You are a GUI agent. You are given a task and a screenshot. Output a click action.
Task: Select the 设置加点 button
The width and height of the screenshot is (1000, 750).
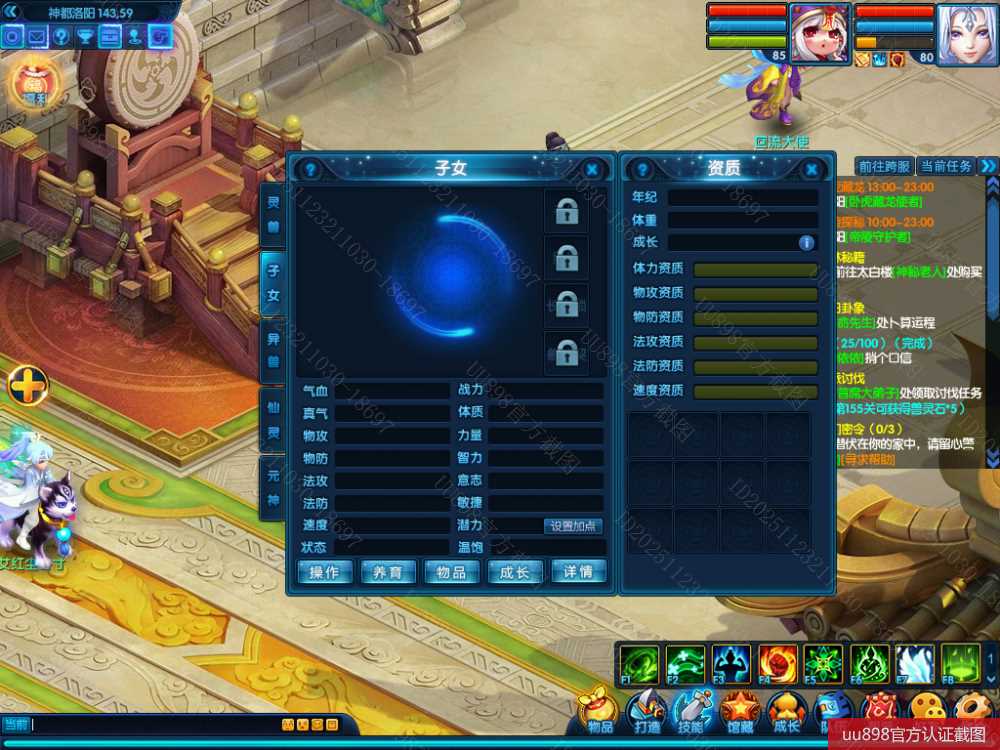tap(574, 526)
